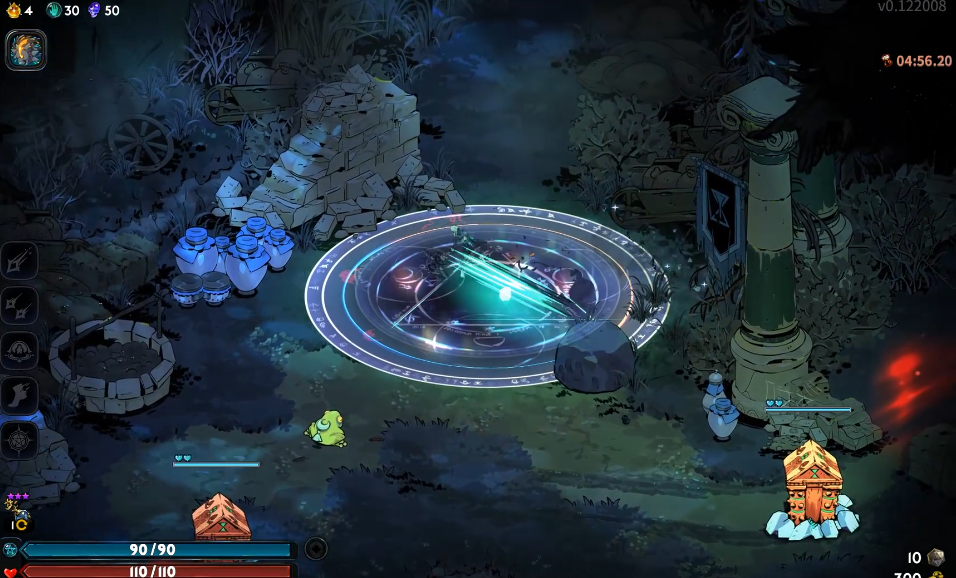Screen dimensions: 956x578
Task: Open the Attack boon slot
Action: pos(19,261)
